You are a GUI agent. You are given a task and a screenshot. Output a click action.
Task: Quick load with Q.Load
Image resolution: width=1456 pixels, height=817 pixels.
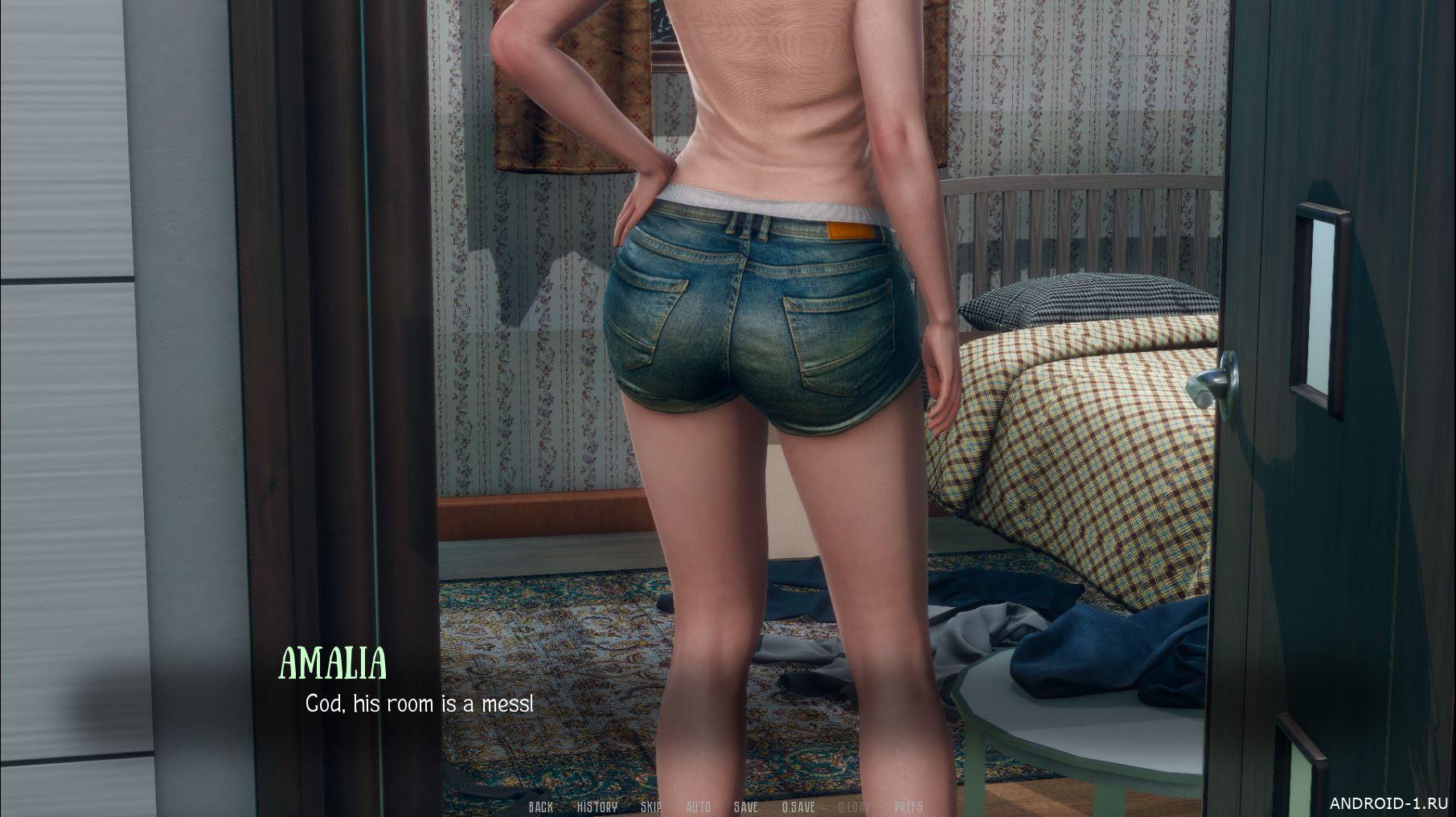coord(854,807)
